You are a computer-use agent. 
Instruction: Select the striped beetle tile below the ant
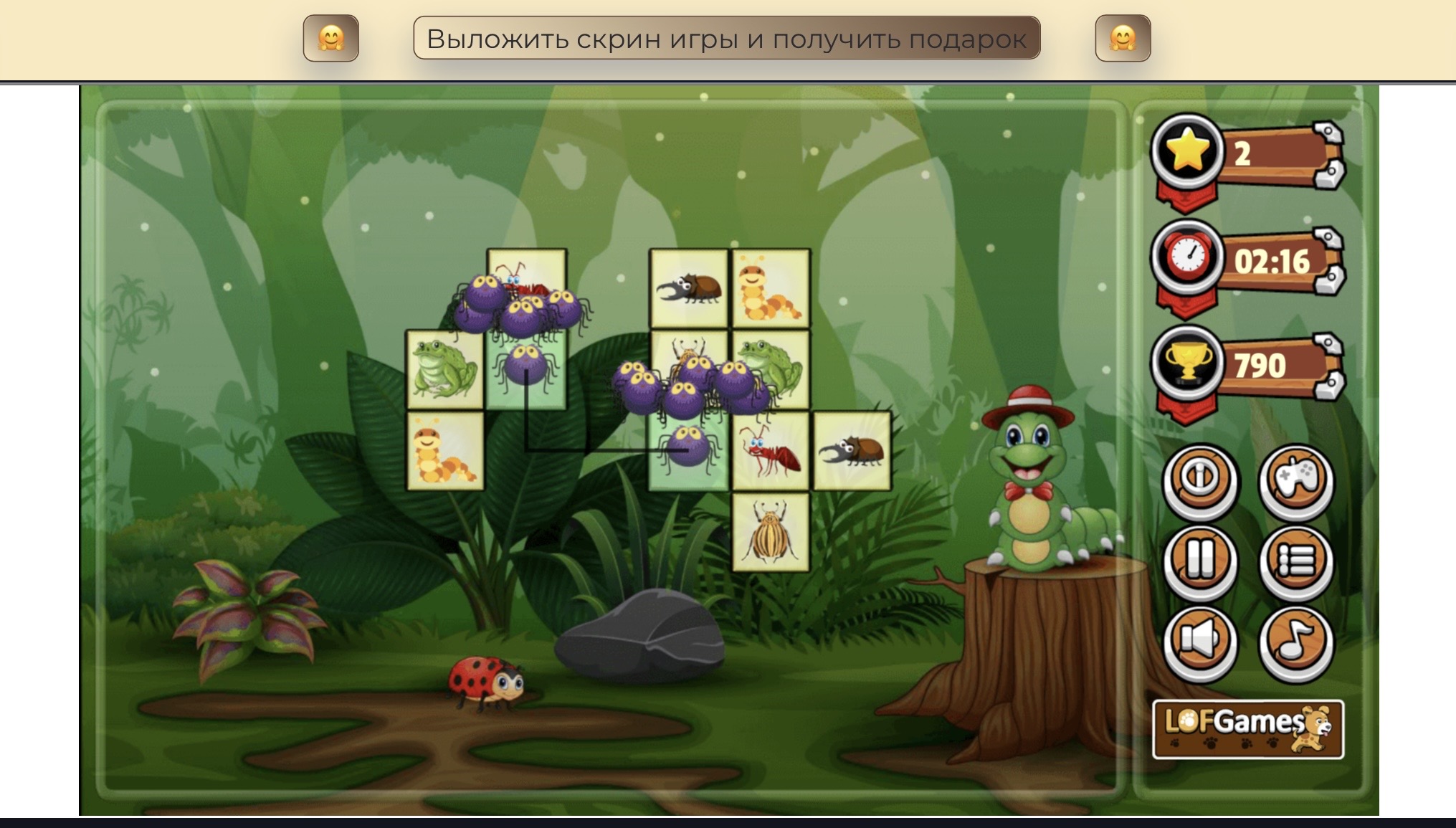[771, 531]
